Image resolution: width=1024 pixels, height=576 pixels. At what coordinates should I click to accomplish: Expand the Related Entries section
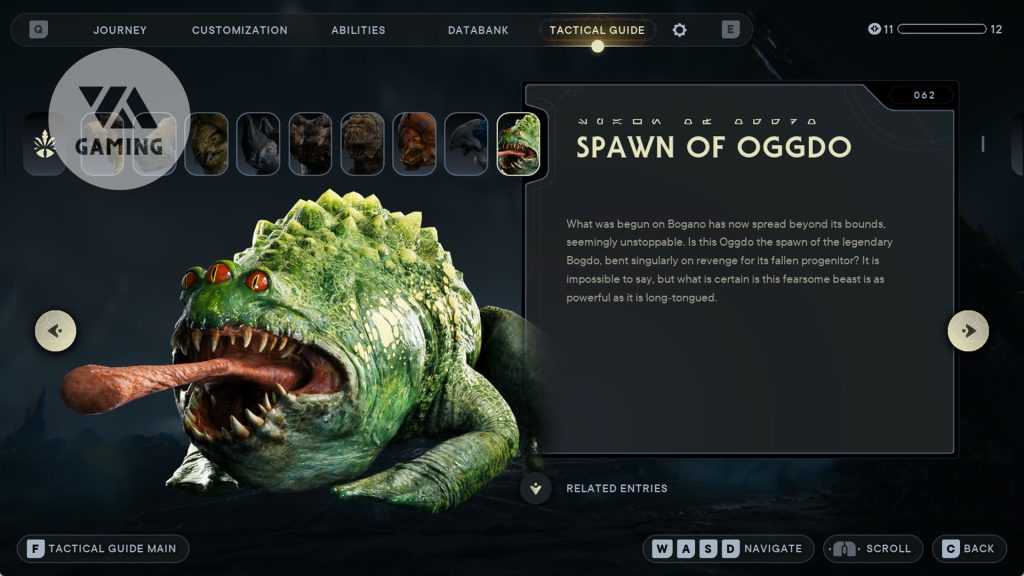click(x=537, y=488)
